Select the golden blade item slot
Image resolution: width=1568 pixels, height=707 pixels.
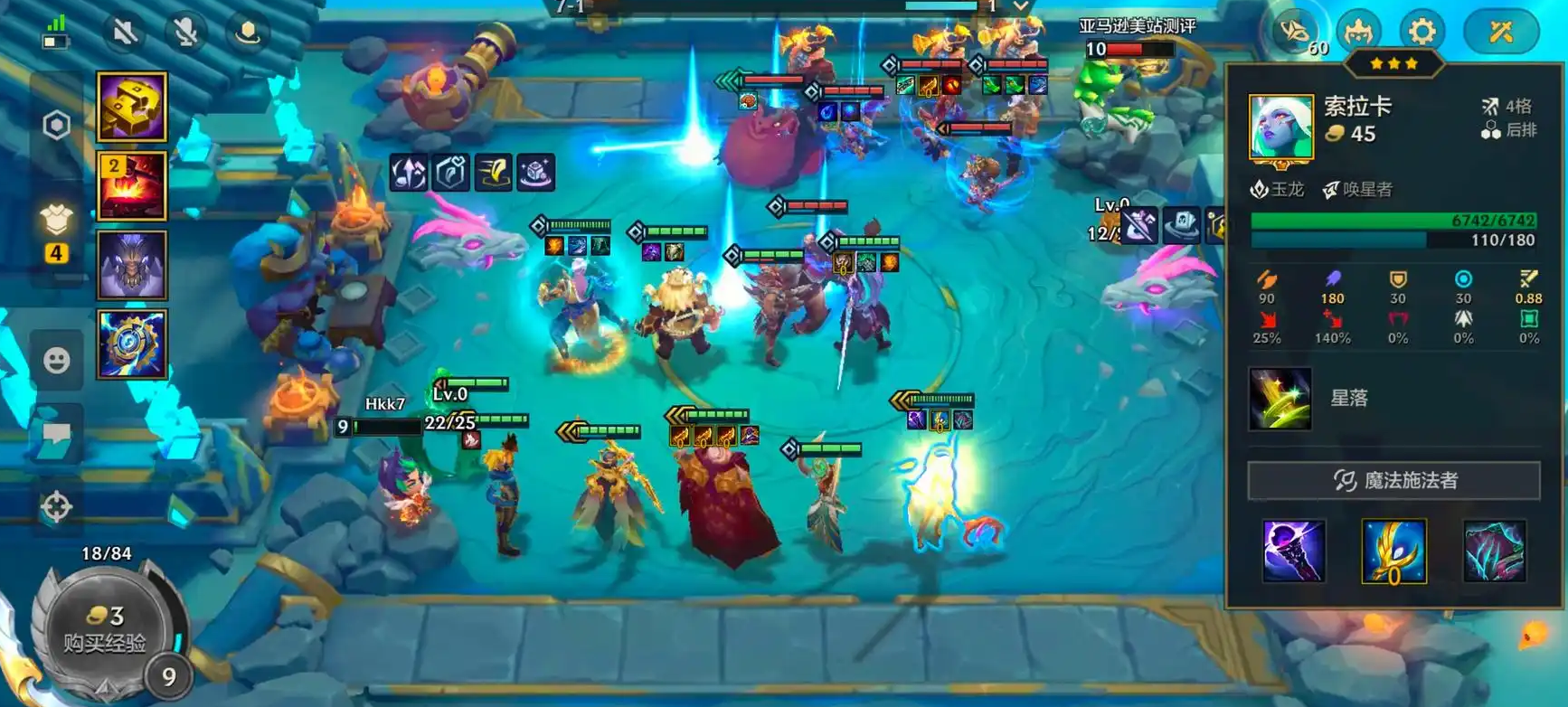click(x=1393, y=551)
